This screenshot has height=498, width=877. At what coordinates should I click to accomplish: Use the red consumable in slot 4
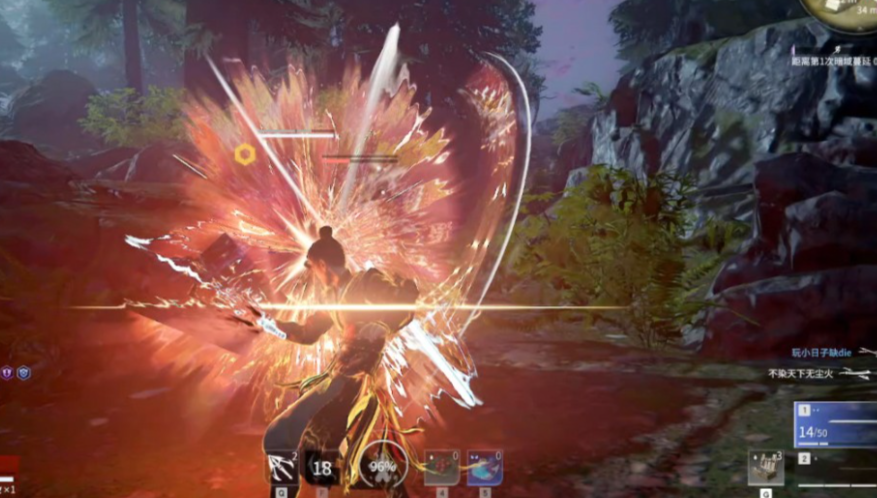click(441, 467)
